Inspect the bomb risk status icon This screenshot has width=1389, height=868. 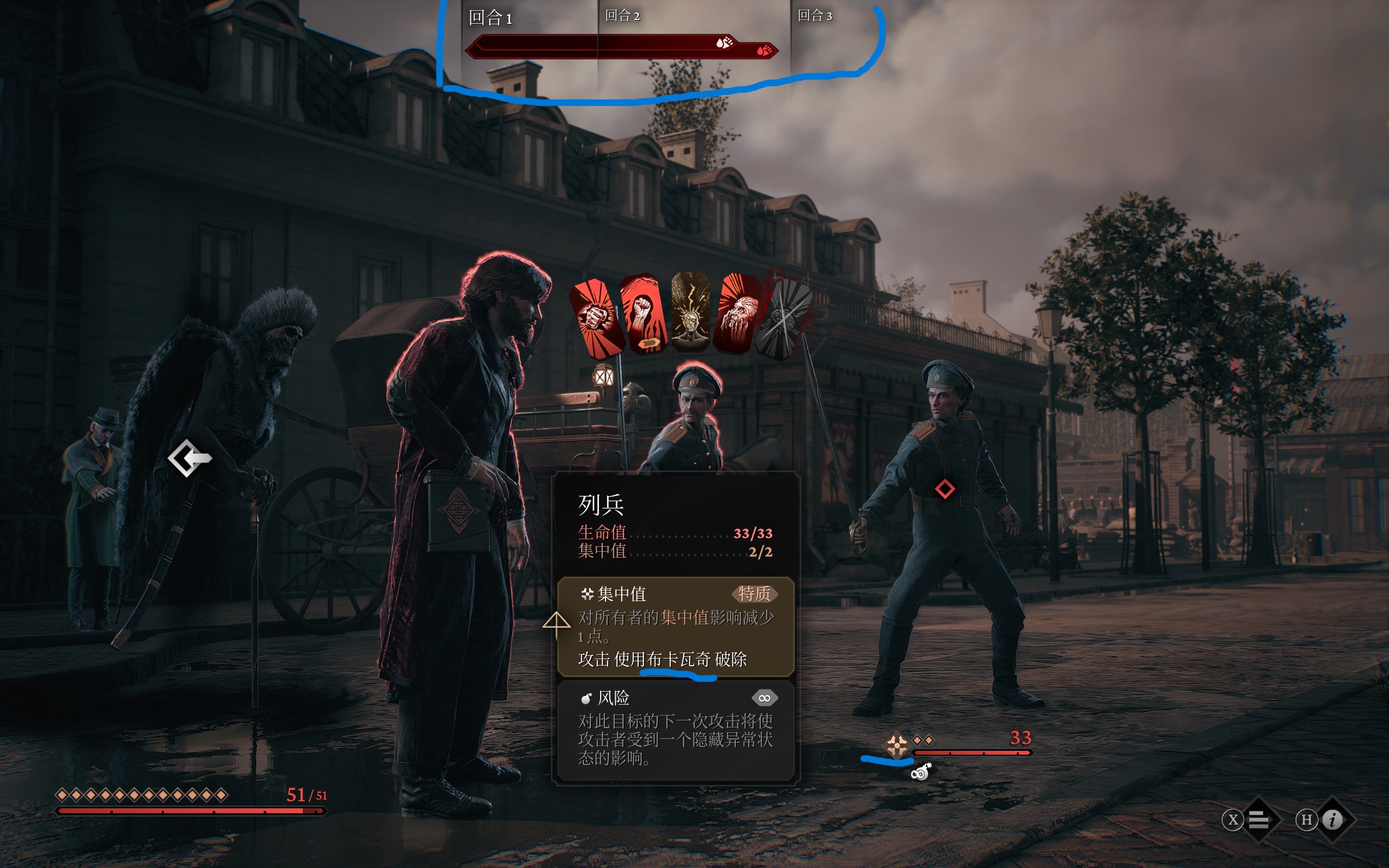point(921,772)
